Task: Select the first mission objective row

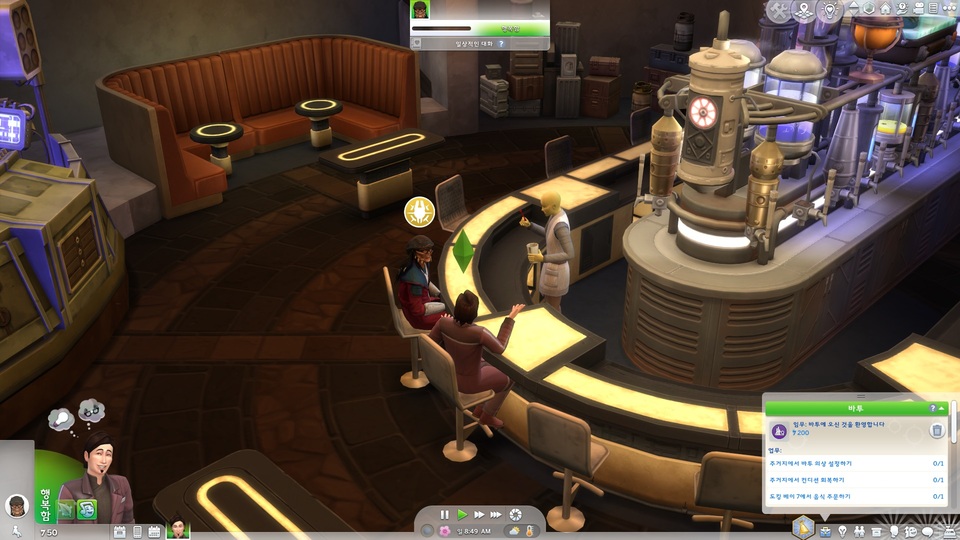Action: point(856,464)
